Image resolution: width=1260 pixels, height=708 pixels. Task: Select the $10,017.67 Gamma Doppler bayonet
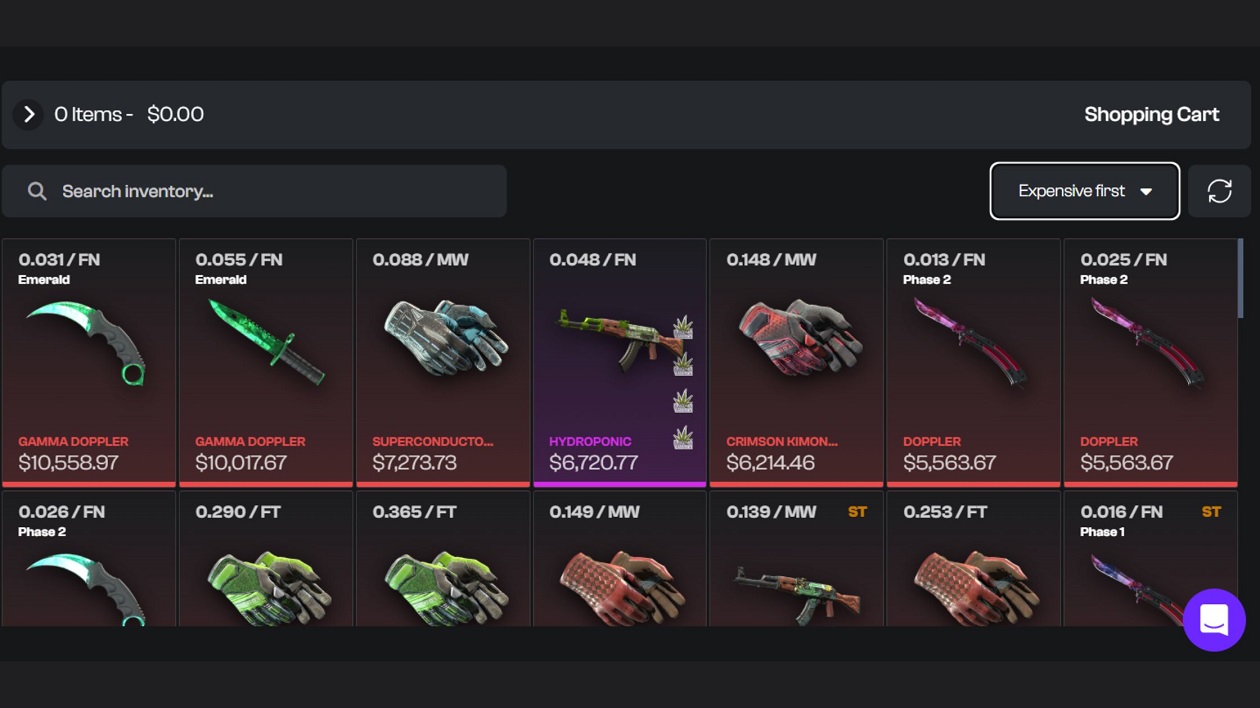(x=266, y=361)
